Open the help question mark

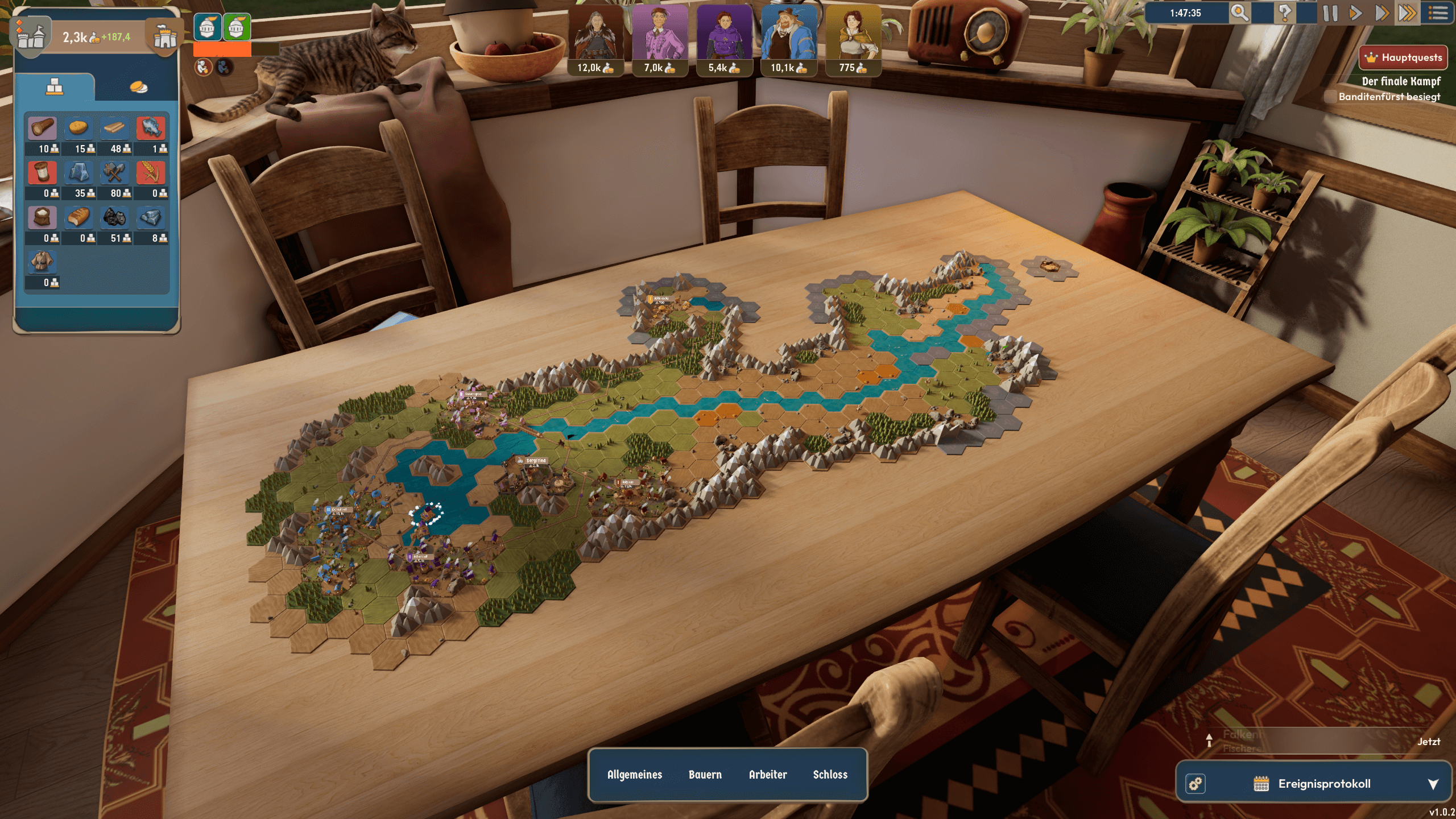(x=1285, y=13)
